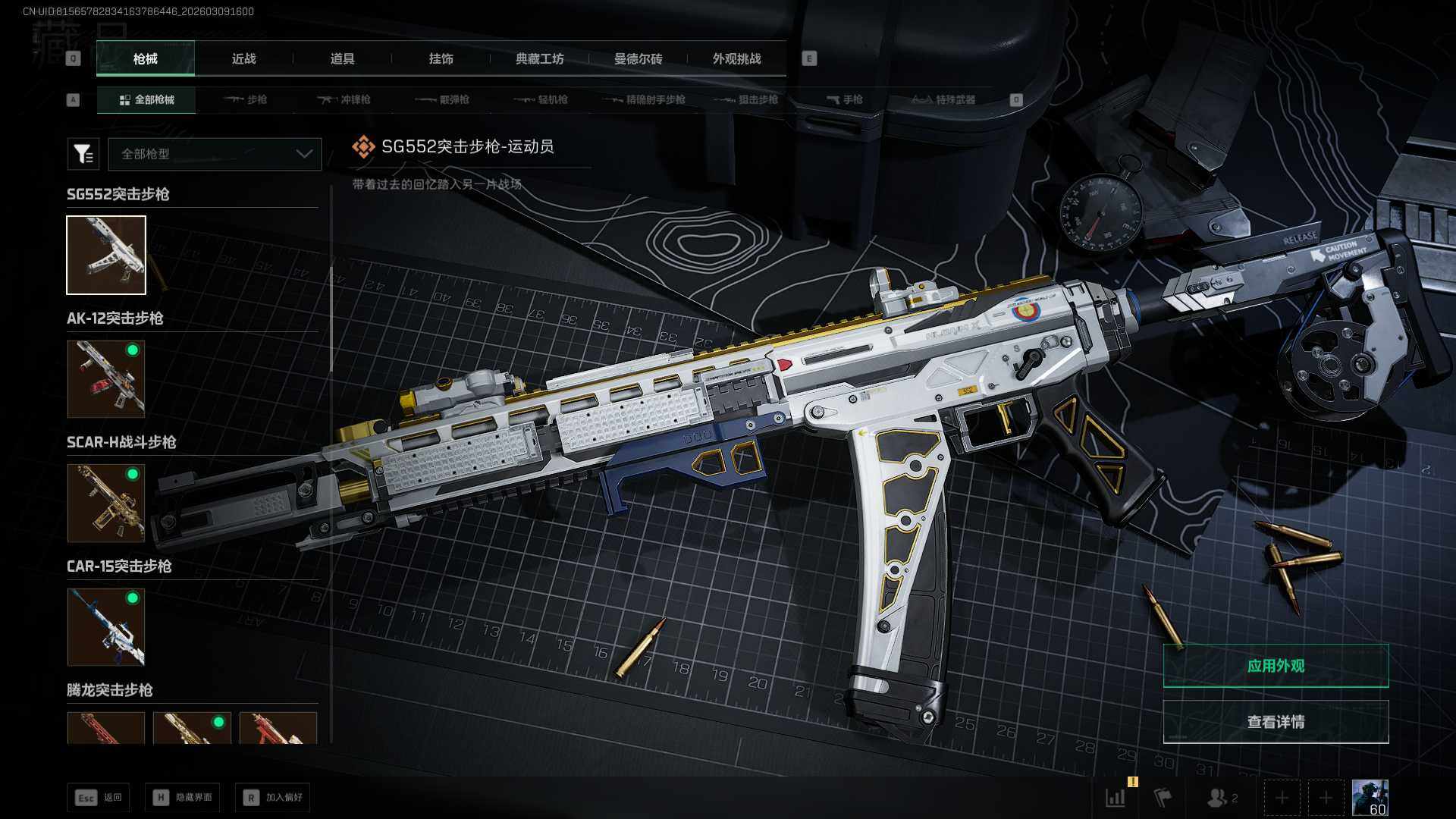This screenshot has width=1456, height=819.
Task: Pick the CAR-15突击步枪 skin thumbnail
Action: (106, 627)
